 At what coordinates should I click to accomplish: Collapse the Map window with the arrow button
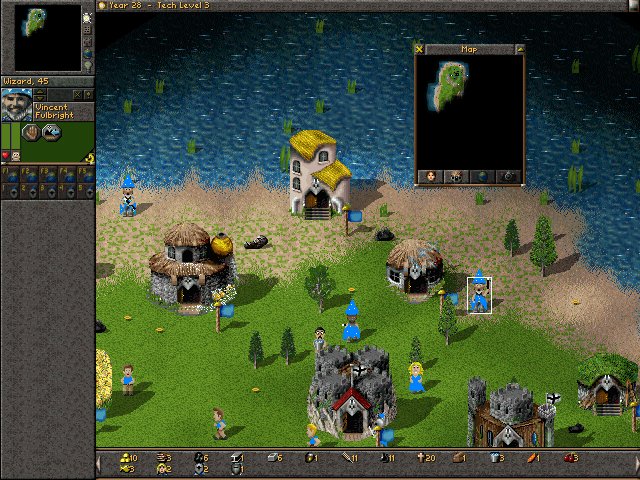520,48
